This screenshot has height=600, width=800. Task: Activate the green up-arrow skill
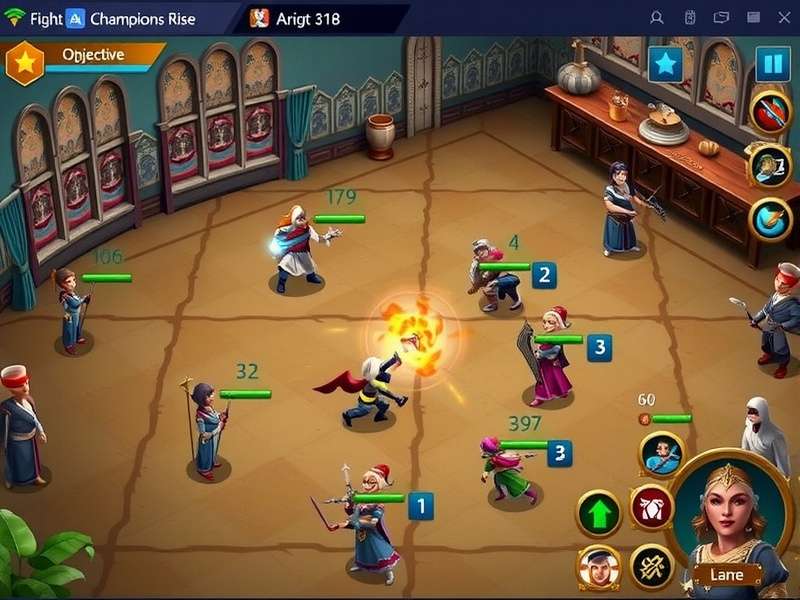tap(598, 514)
